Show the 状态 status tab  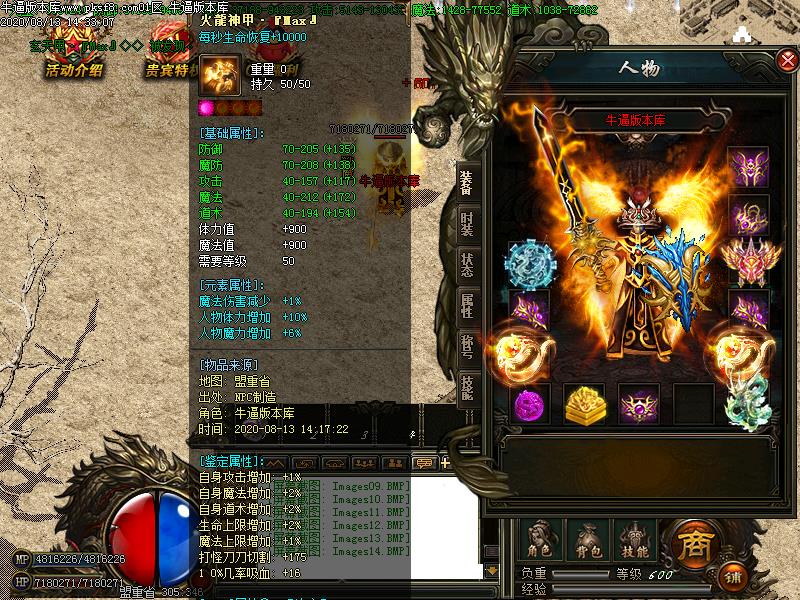point(467,264)
